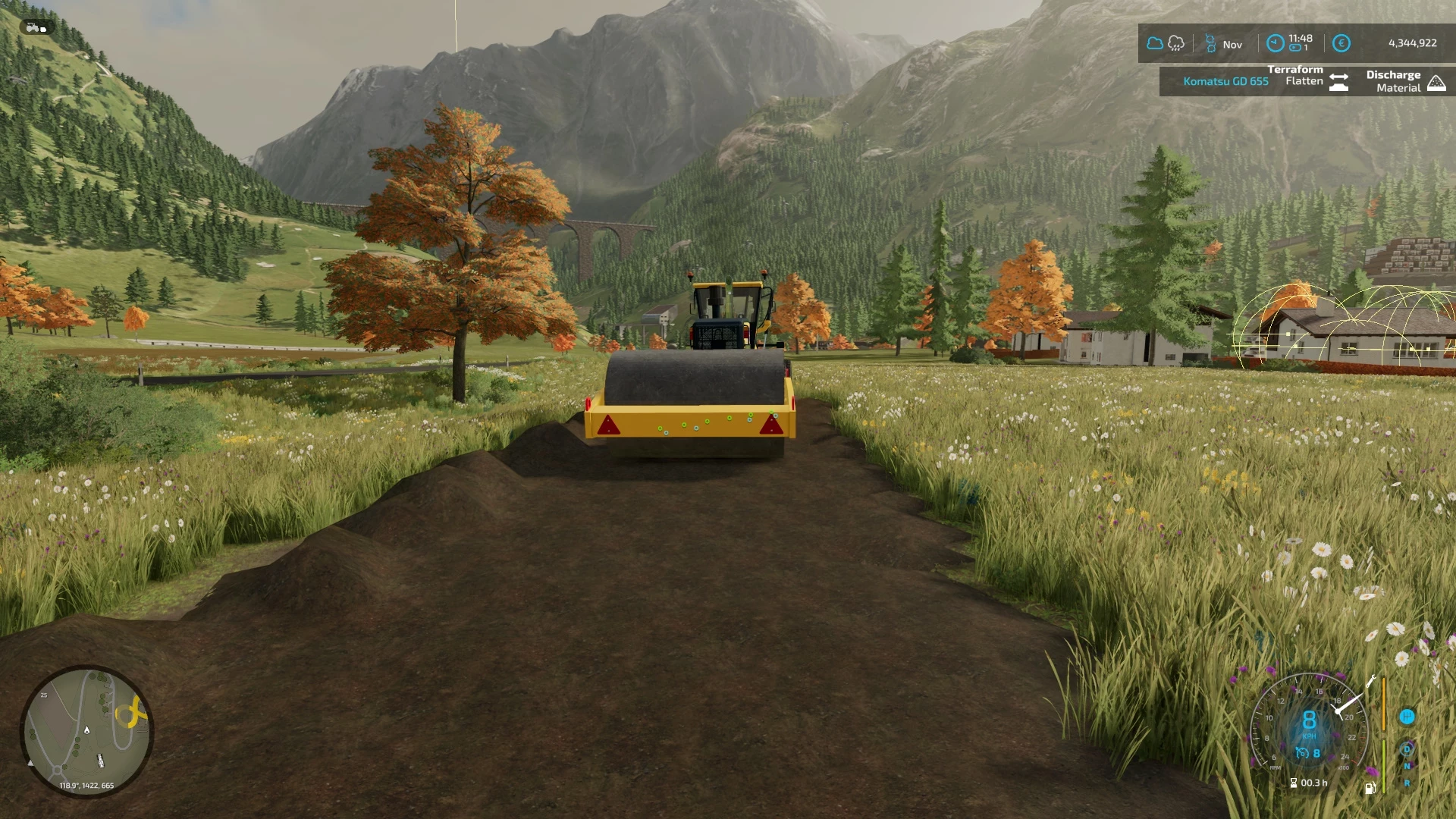Click the 00.3 h operating hours readout
This screenshot has width=1456, height=819.
click(1312, 783)
